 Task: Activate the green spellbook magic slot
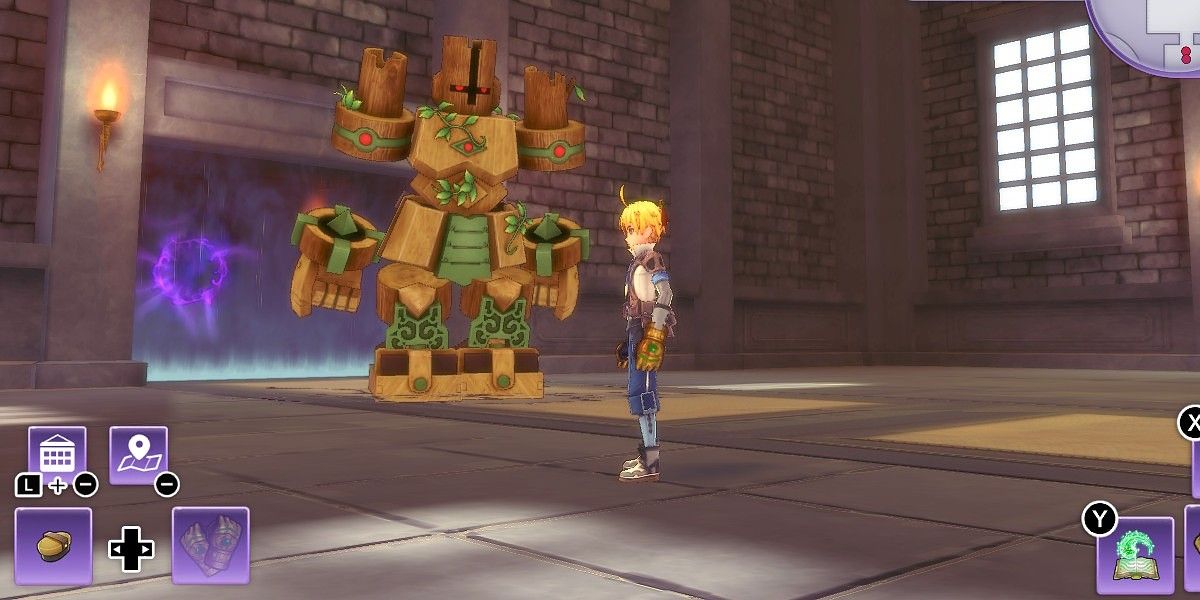(x=1135, y=555)
